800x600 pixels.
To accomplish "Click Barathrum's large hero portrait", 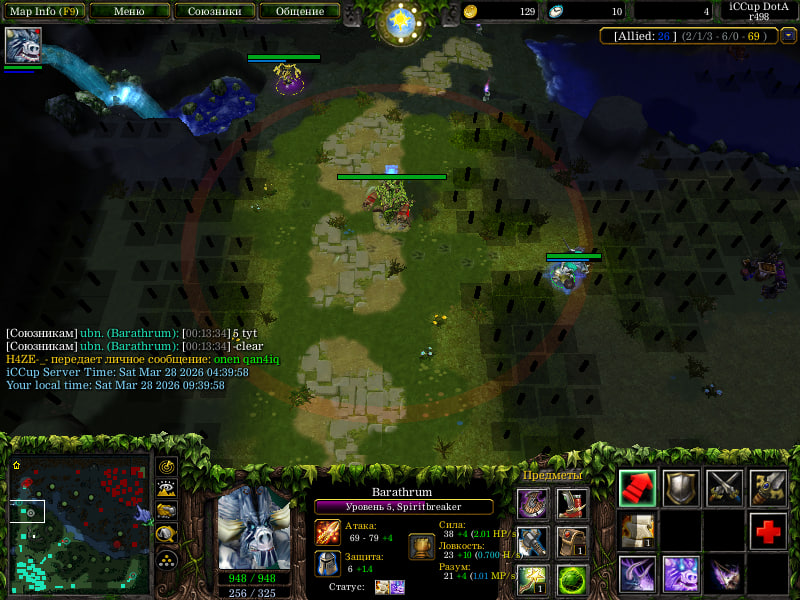I will [254, 527].
